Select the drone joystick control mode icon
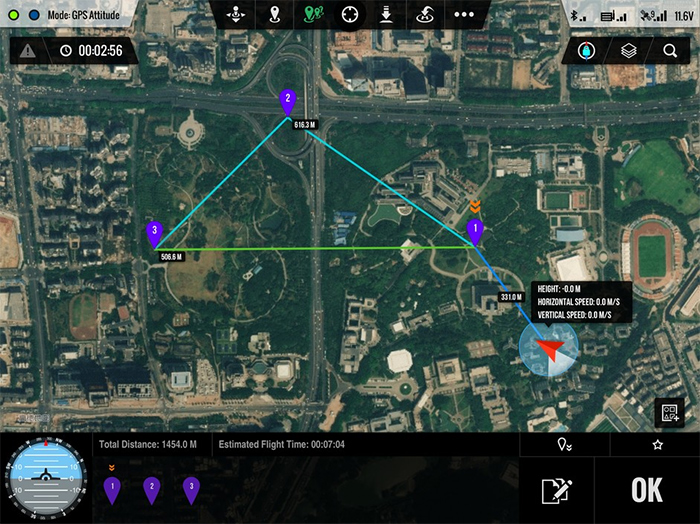 [236, 15]
